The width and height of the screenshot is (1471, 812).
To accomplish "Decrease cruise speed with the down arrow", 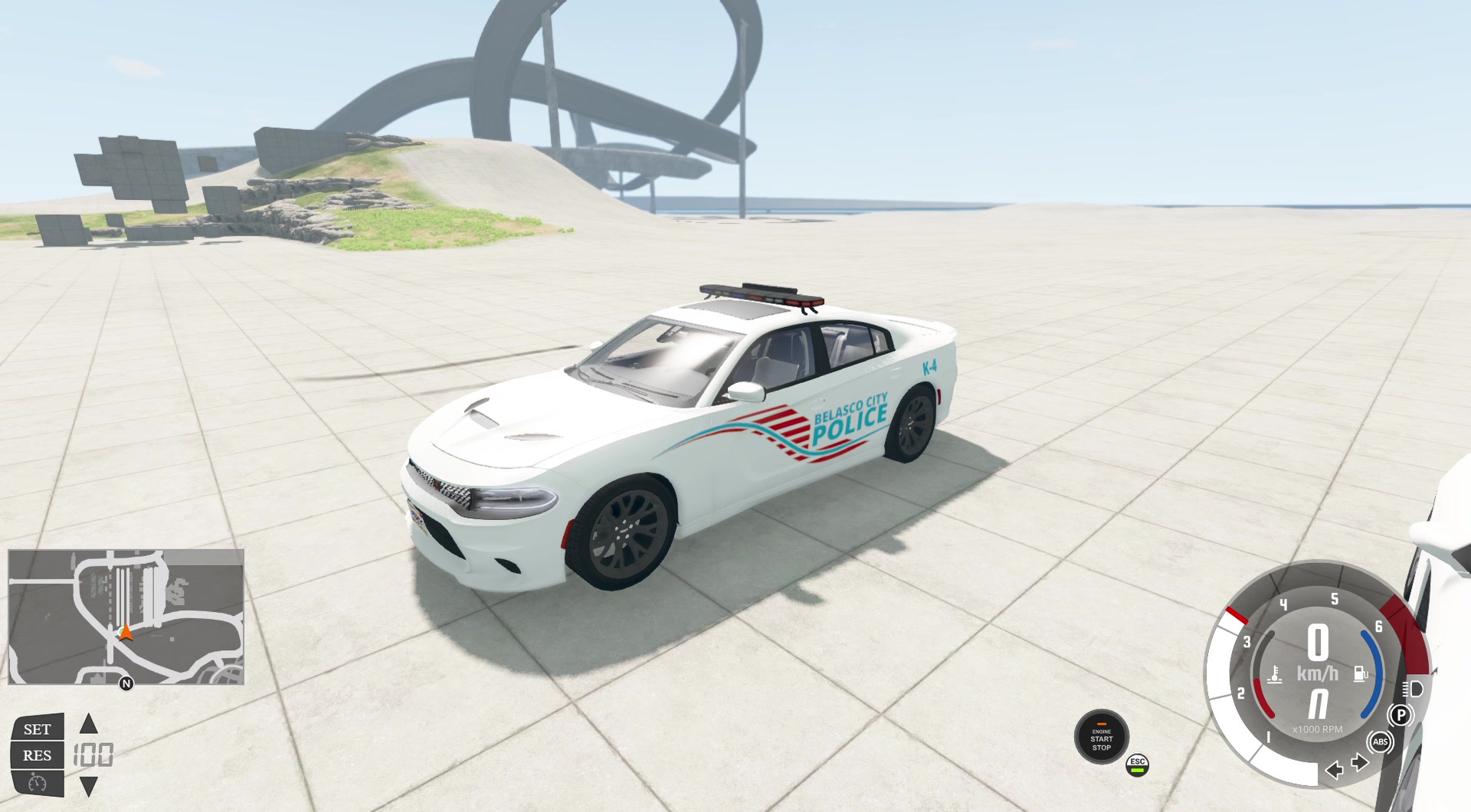I will click(89, 787).
